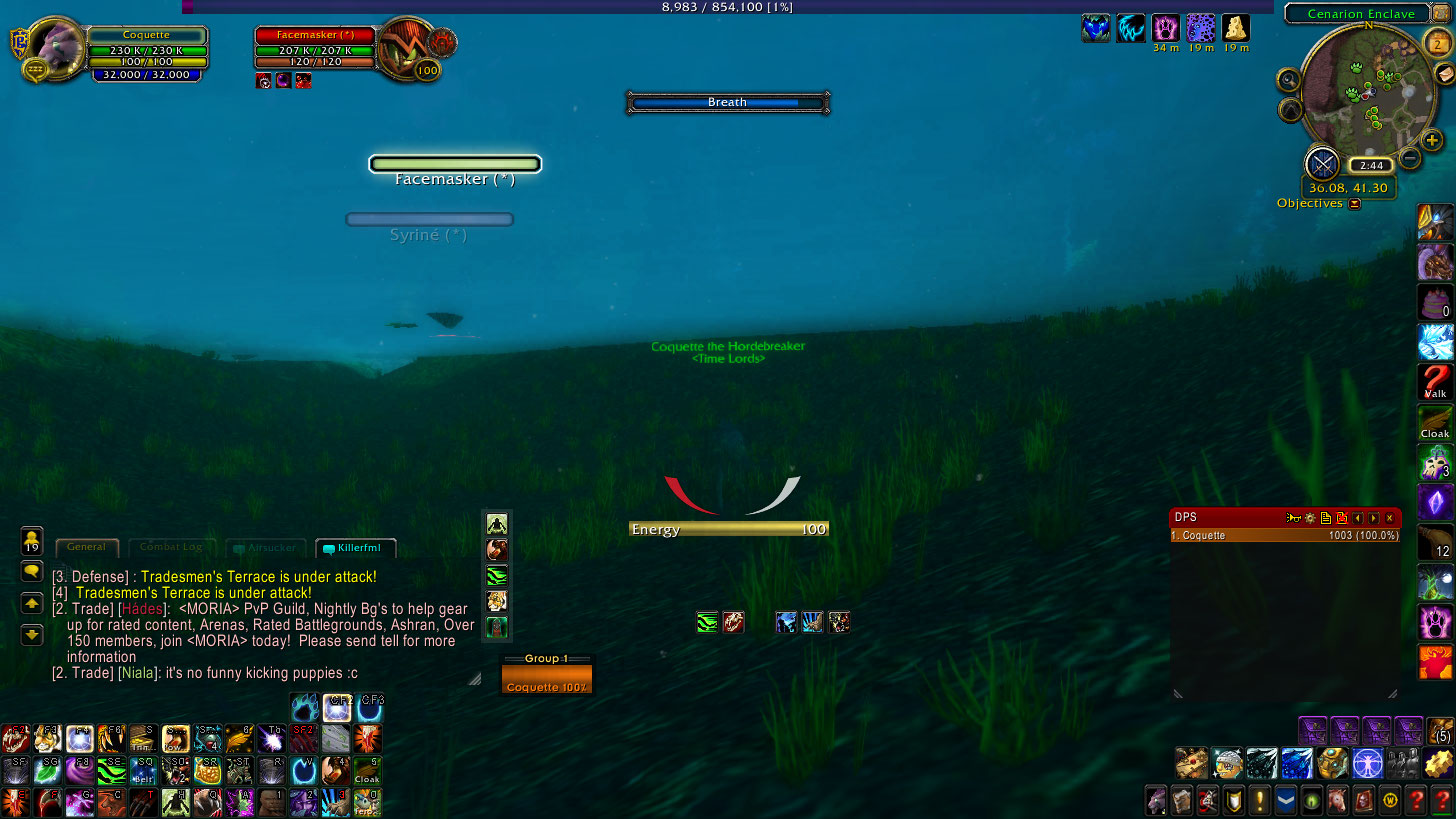Use the Cloak action bar slot
1456x819 pixels.
367,771
